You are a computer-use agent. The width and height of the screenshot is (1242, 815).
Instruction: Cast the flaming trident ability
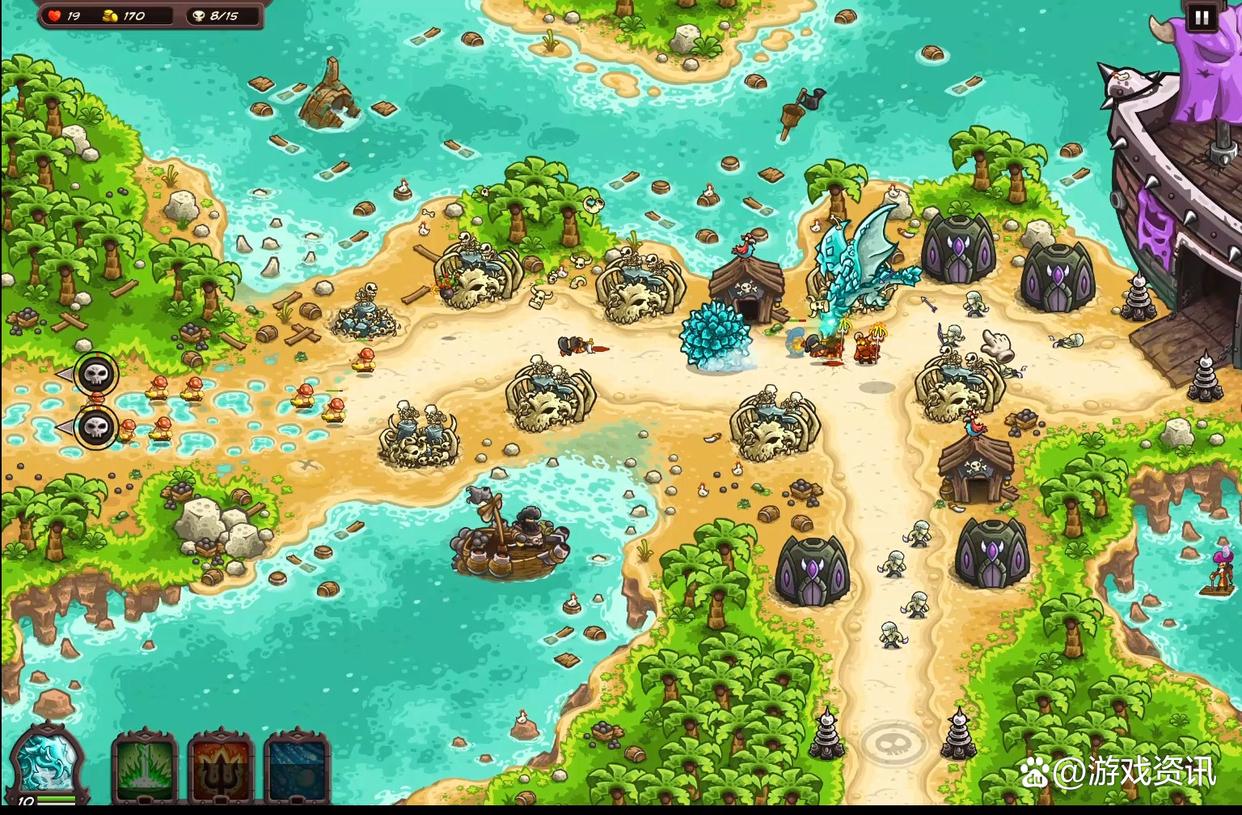click(x=221, y=768)
